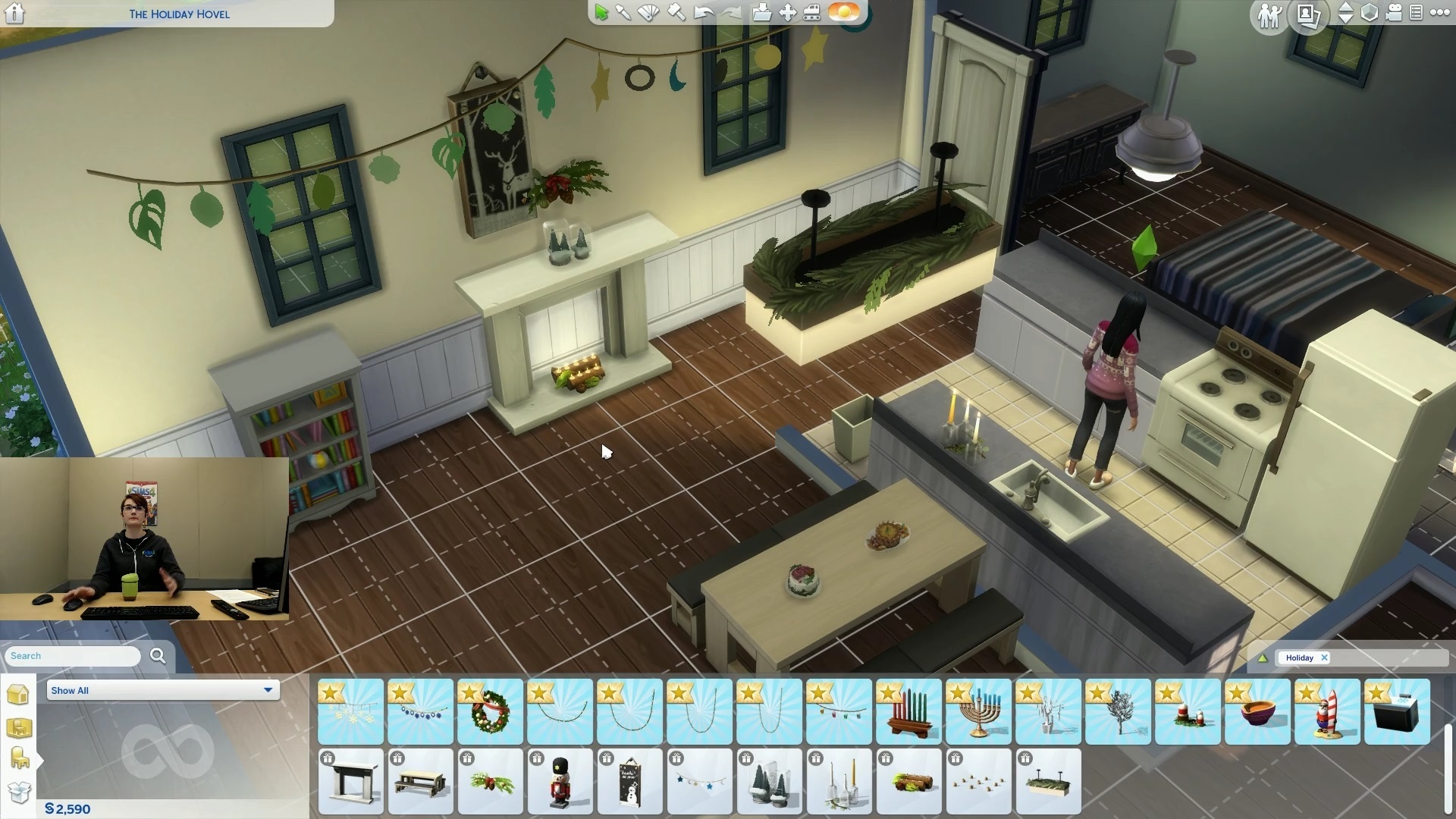This screenshot has height=819, width=1456.
Task: Pick the fireplace mantel thumbnail
Action: pos(350,782)
